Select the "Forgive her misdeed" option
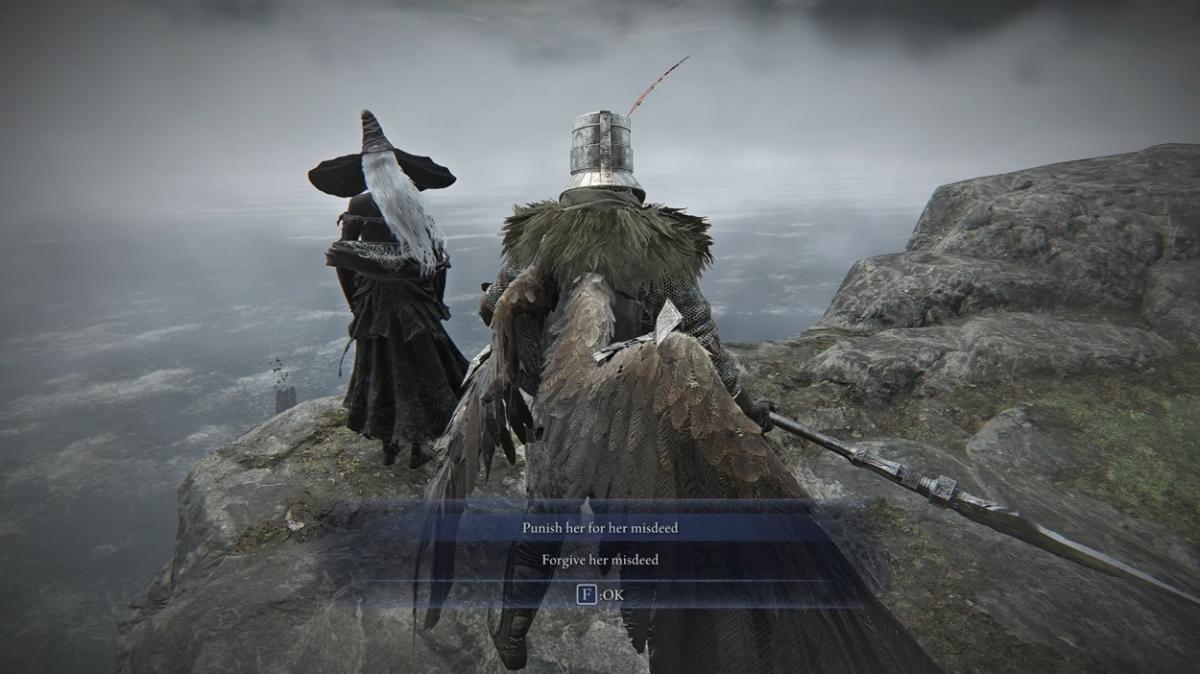 coord(600,560)
